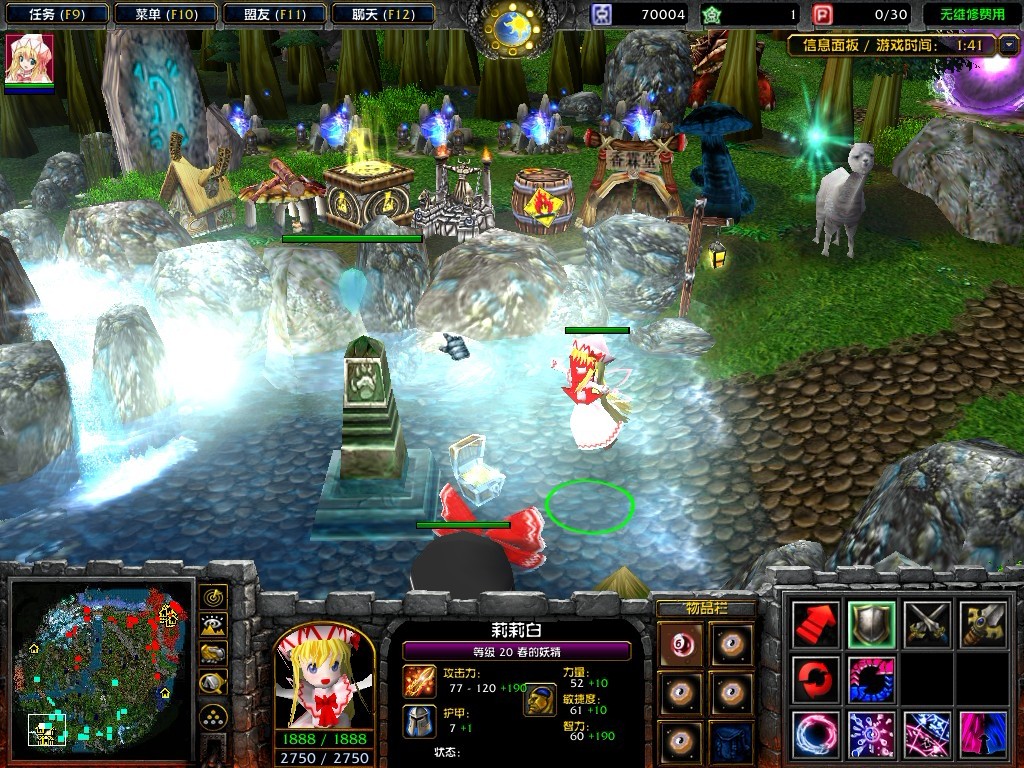Toggle formation movement button with dots

213,716
